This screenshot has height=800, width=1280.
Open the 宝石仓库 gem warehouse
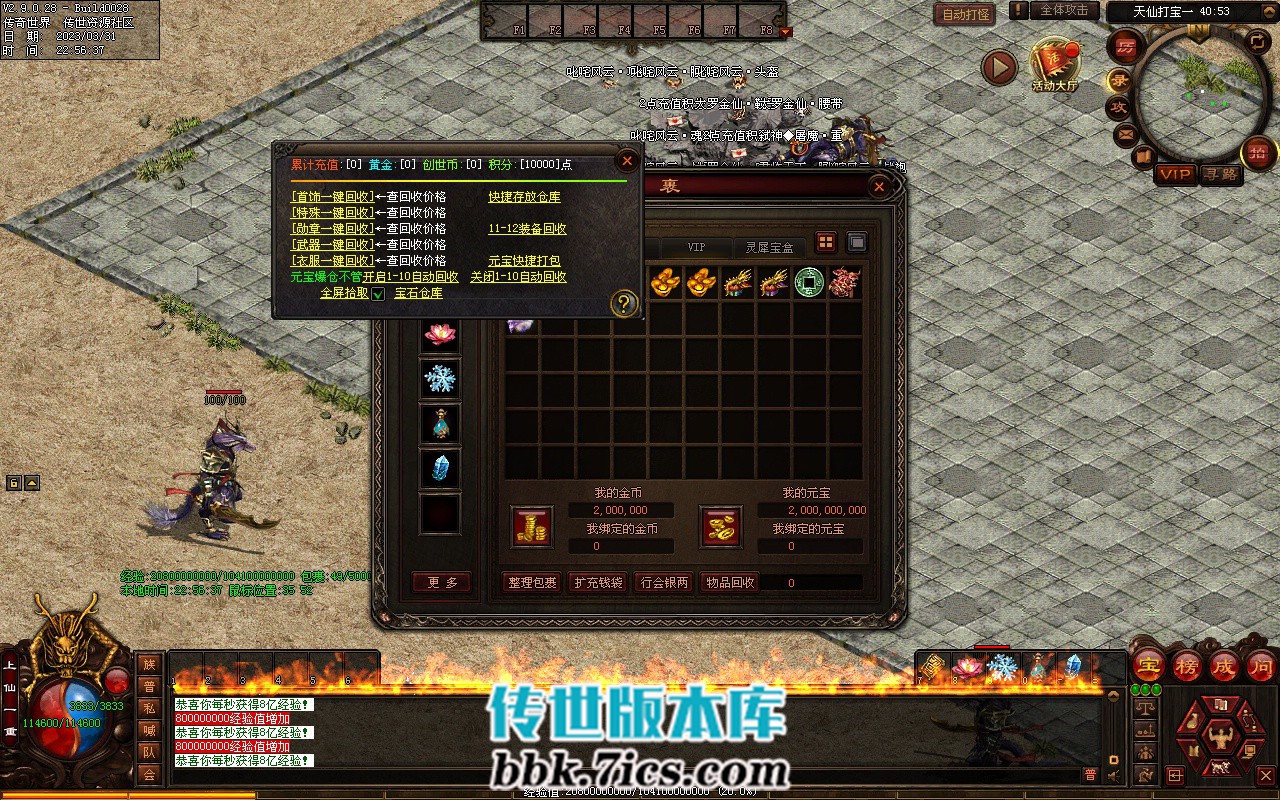coord(418,293)
